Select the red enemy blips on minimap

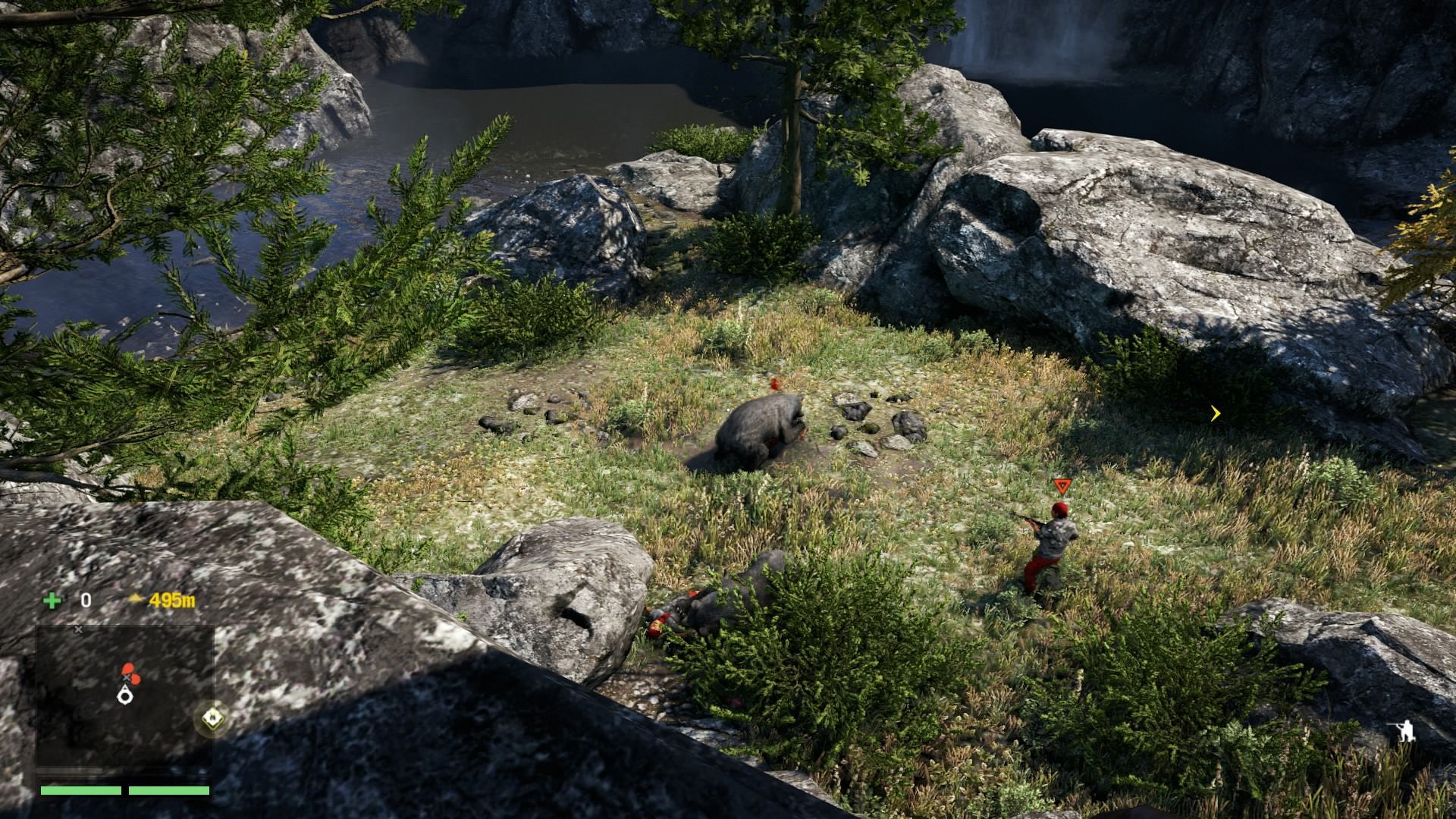(128, 670)
